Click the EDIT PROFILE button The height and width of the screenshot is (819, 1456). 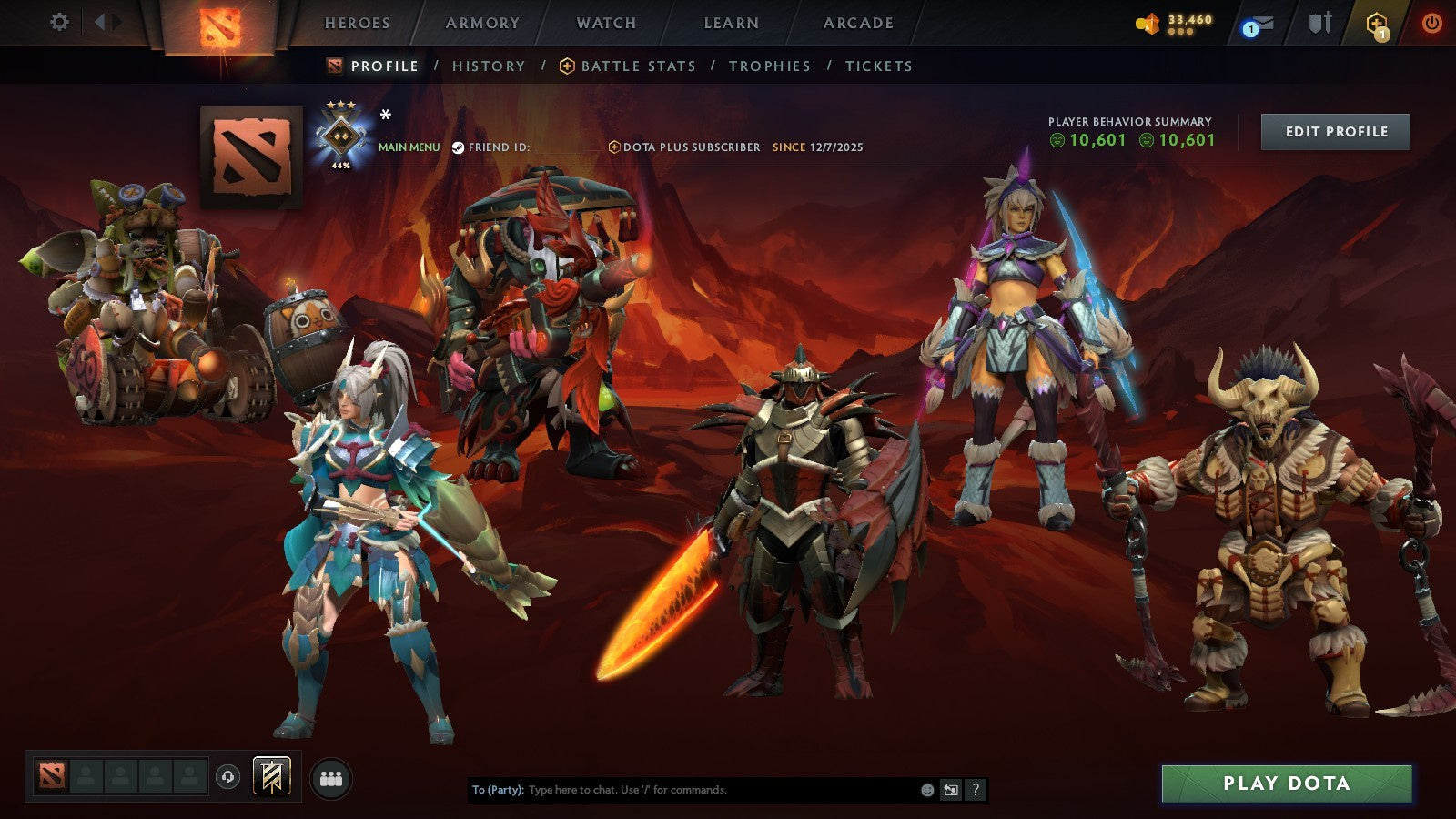pyautogui.click(x=1335, y=131)
